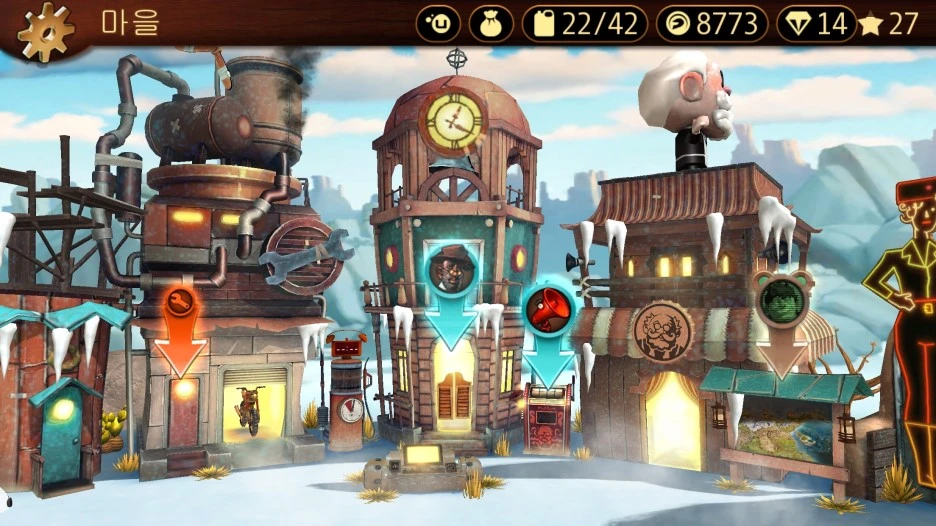
Task: Tap the fuel canister 22/42 counter
Action: (585, 24)
